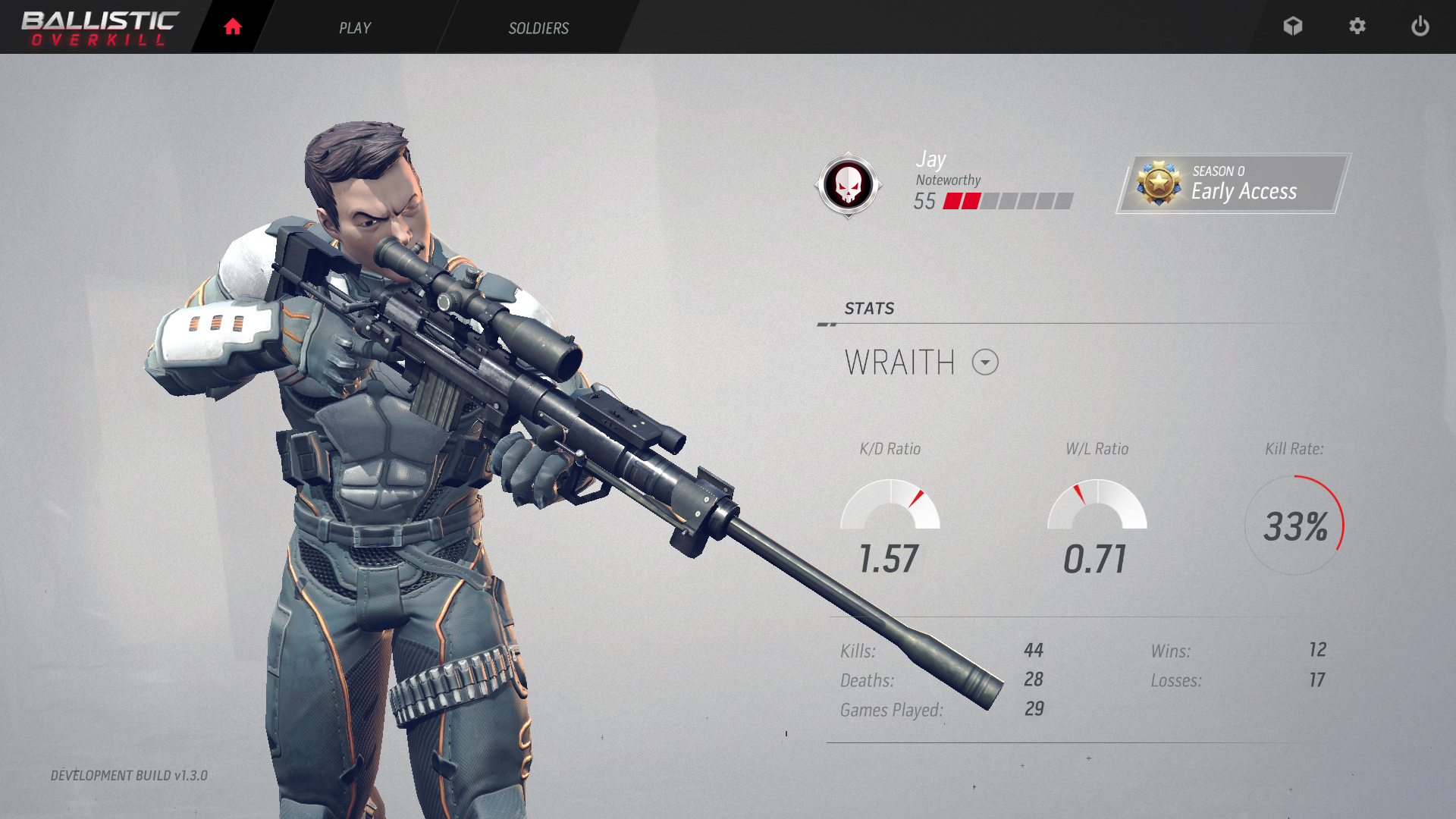Screen dimensions: 1456x819
Task: Open the DLC store cube icon
Action: coord(1293,27)
